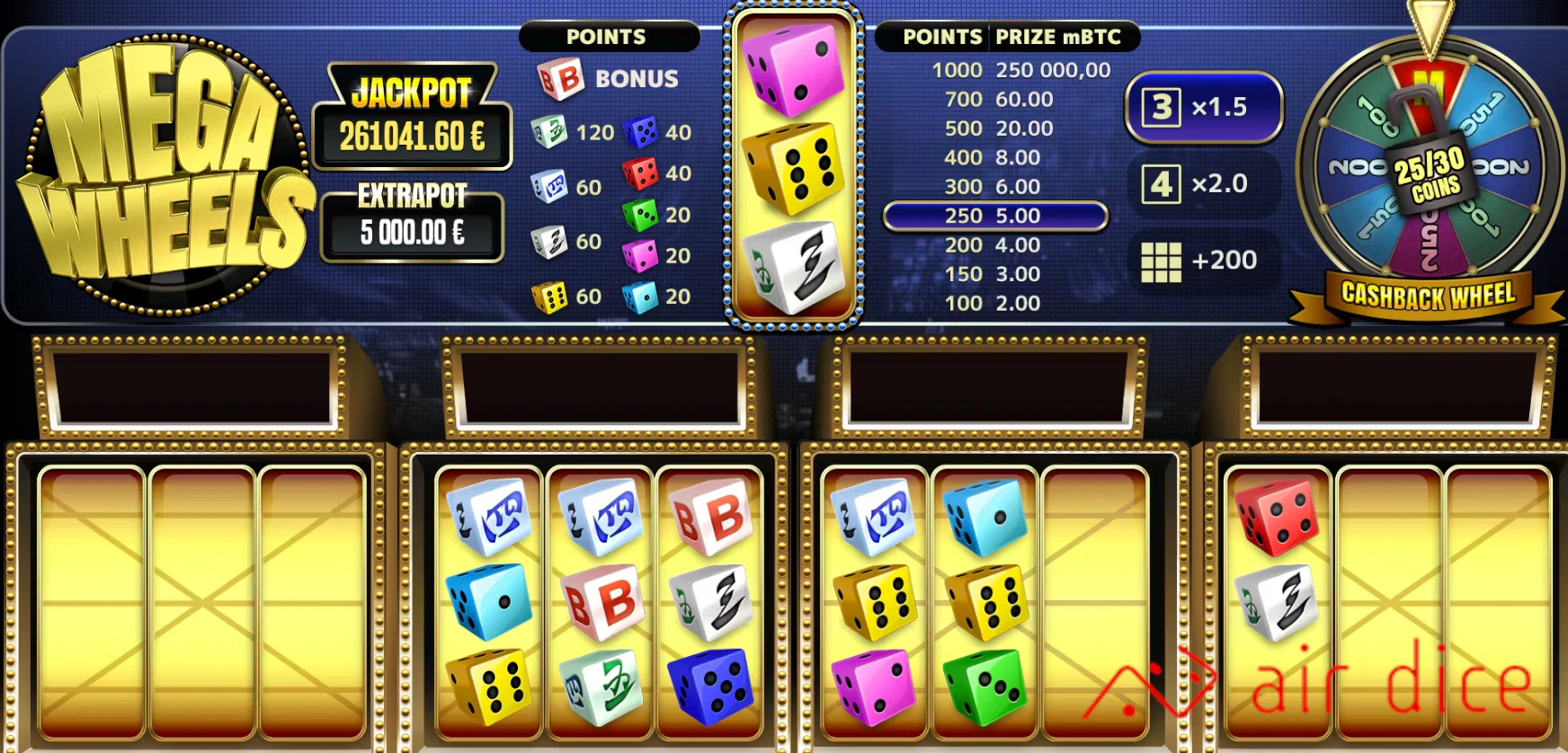Select the 250 points bet level row
Screen dimensions: 1568x753
click(996, 216)
